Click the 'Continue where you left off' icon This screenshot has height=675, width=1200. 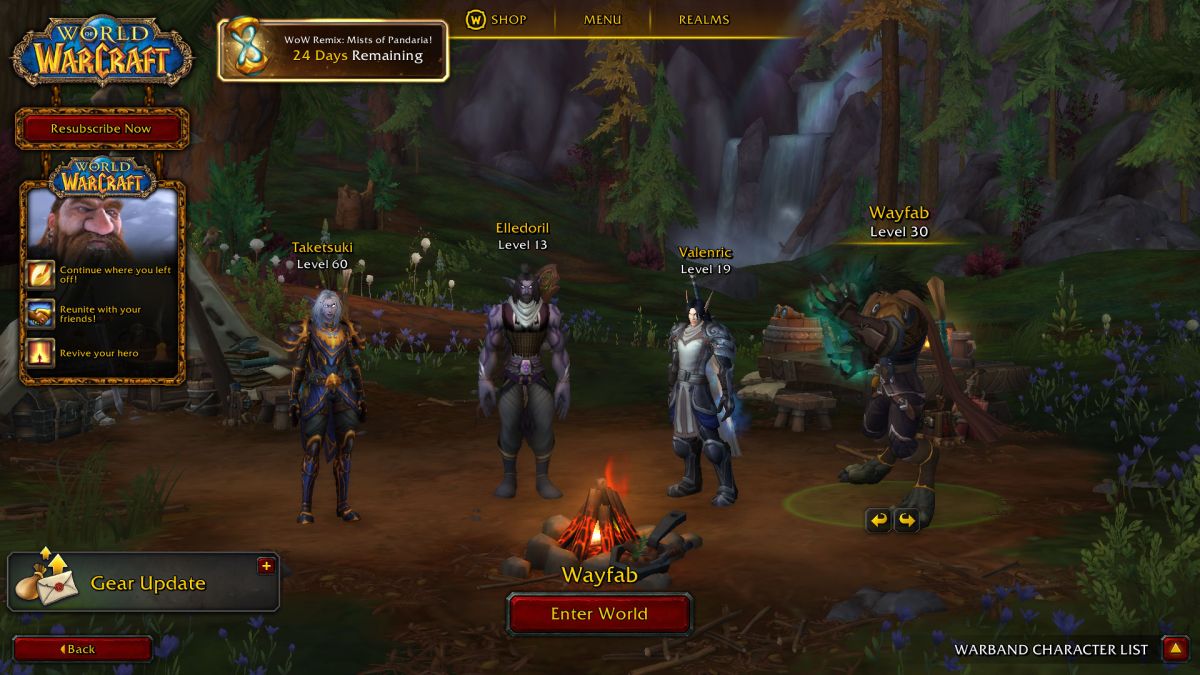(x=41, y=274)
